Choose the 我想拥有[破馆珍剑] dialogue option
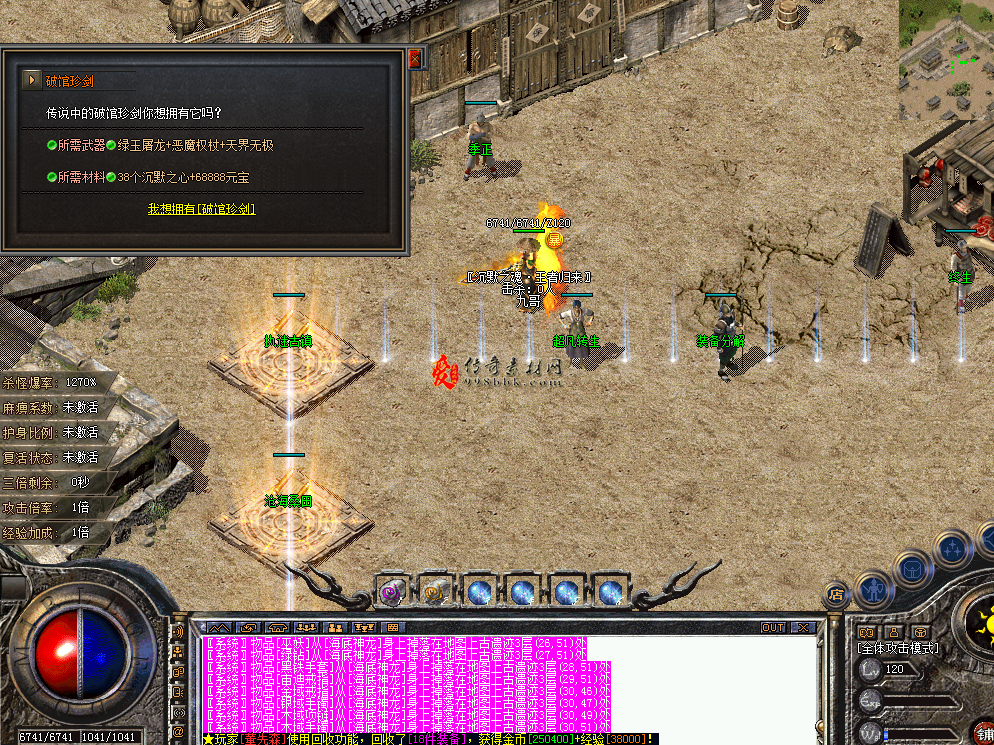This screenshot has height=745, width=994. (x=201, y=209)
